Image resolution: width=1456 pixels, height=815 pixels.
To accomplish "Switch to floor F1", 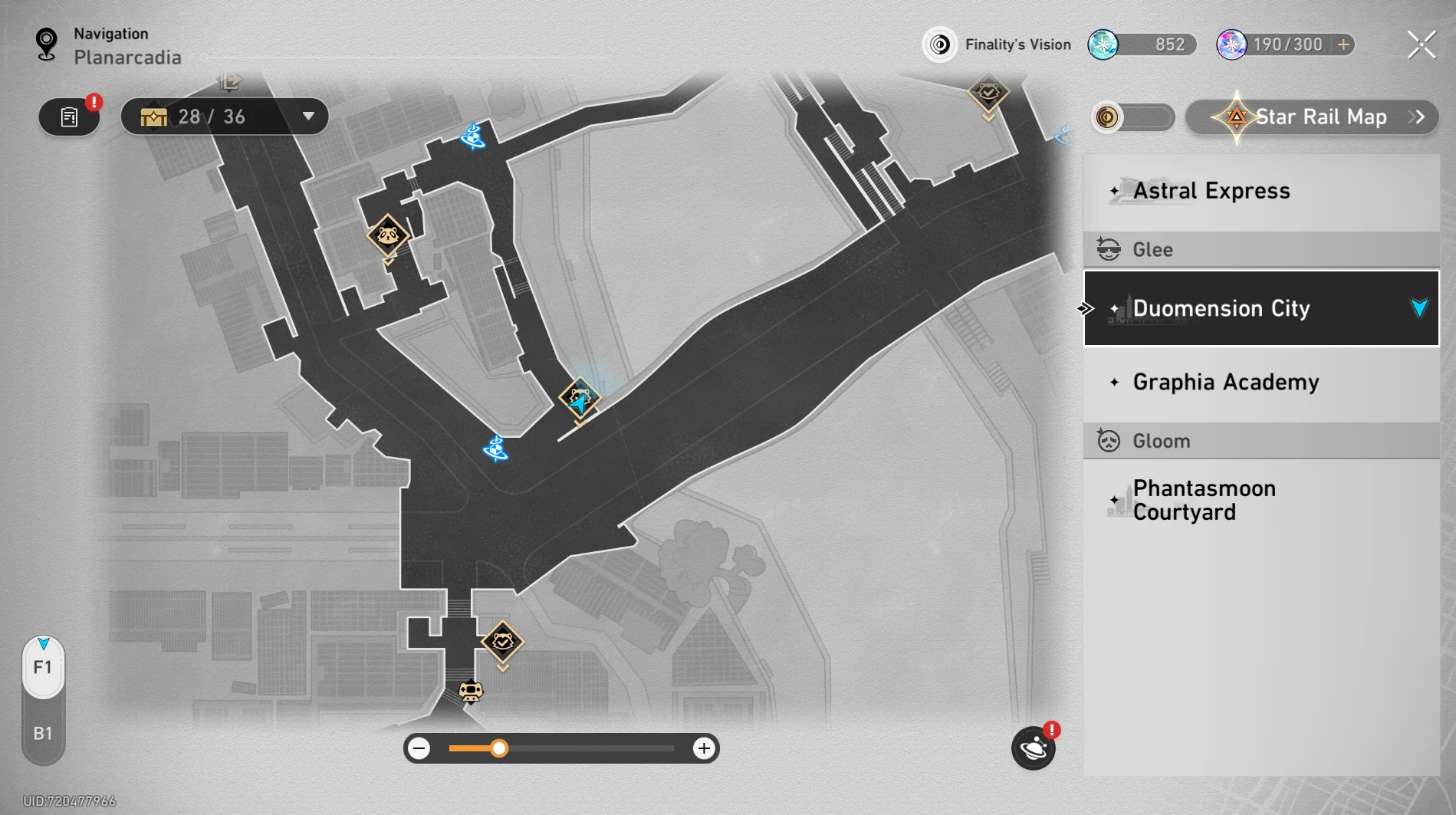I will pyautogui.click(x=43, y=667).
